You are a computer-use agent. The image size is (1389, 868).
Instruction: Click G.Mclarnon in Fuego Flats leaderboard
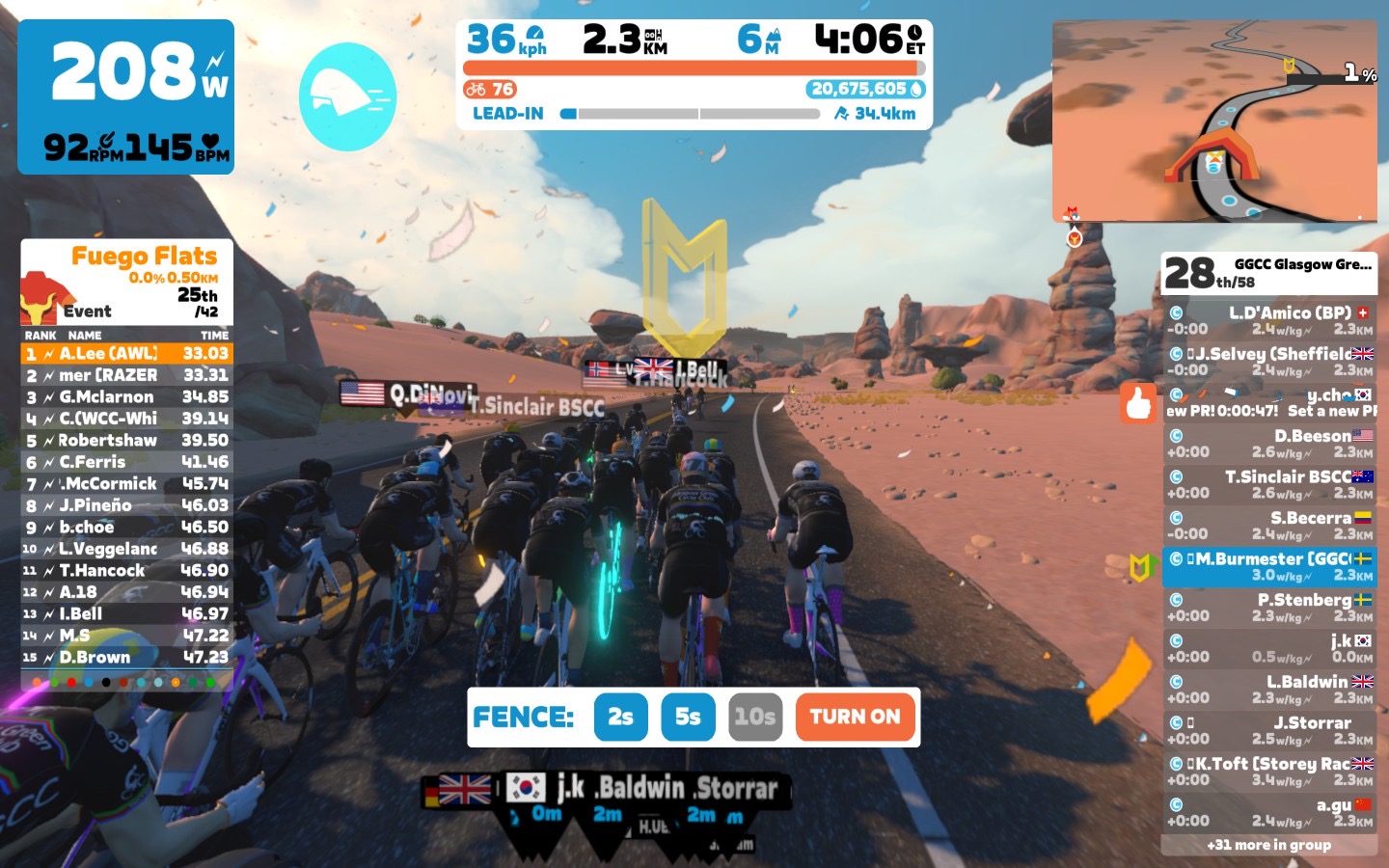[x=127, y=396]
